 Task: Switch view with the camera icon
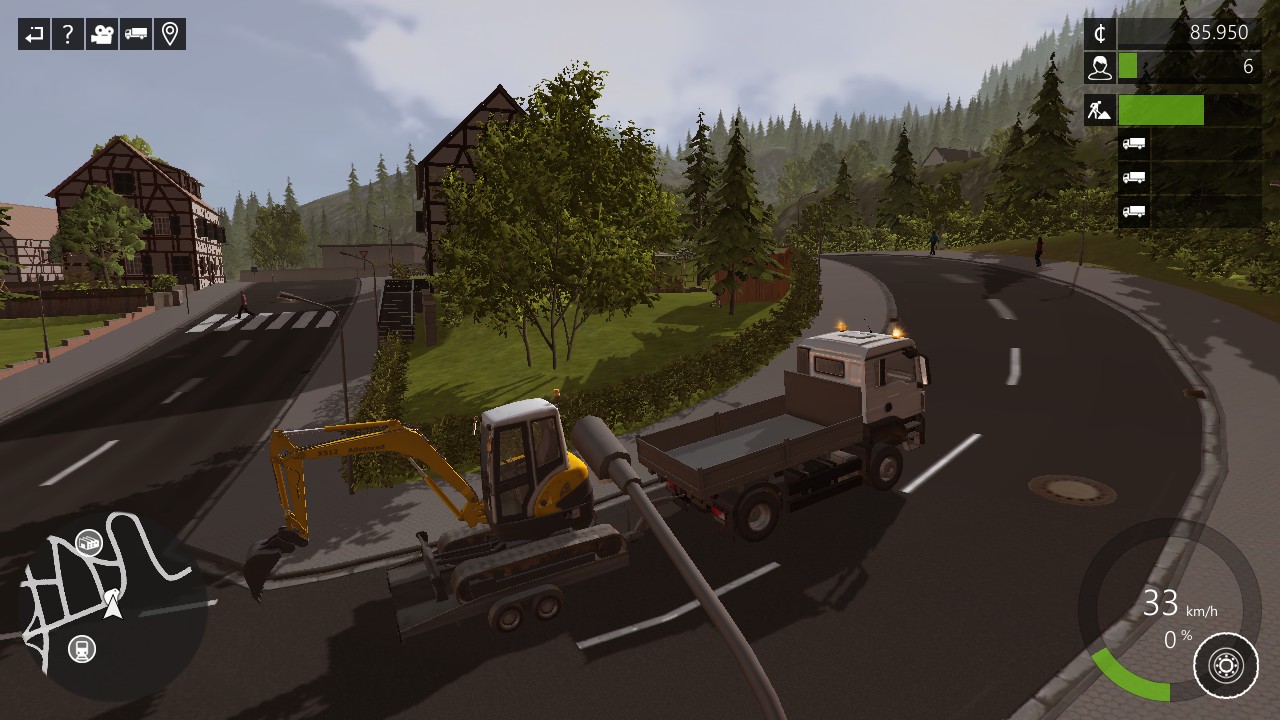pos(102,35)
